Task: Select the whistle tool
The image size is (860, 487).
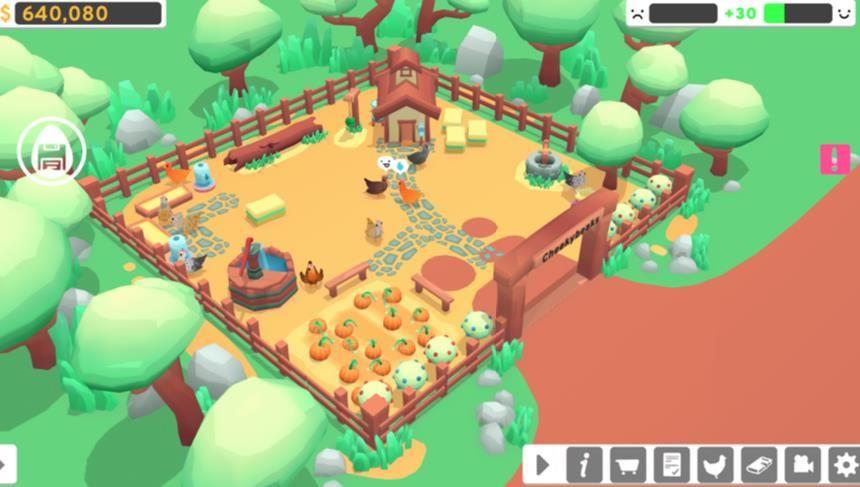Action: (x=759, y=465)
